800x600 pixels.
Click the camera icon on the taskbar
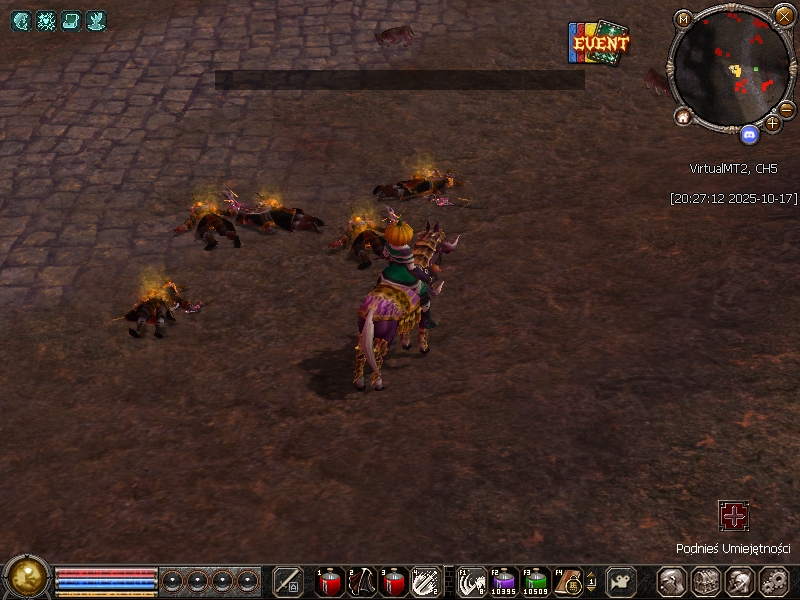pyautogui.click(x=622, y=581)
